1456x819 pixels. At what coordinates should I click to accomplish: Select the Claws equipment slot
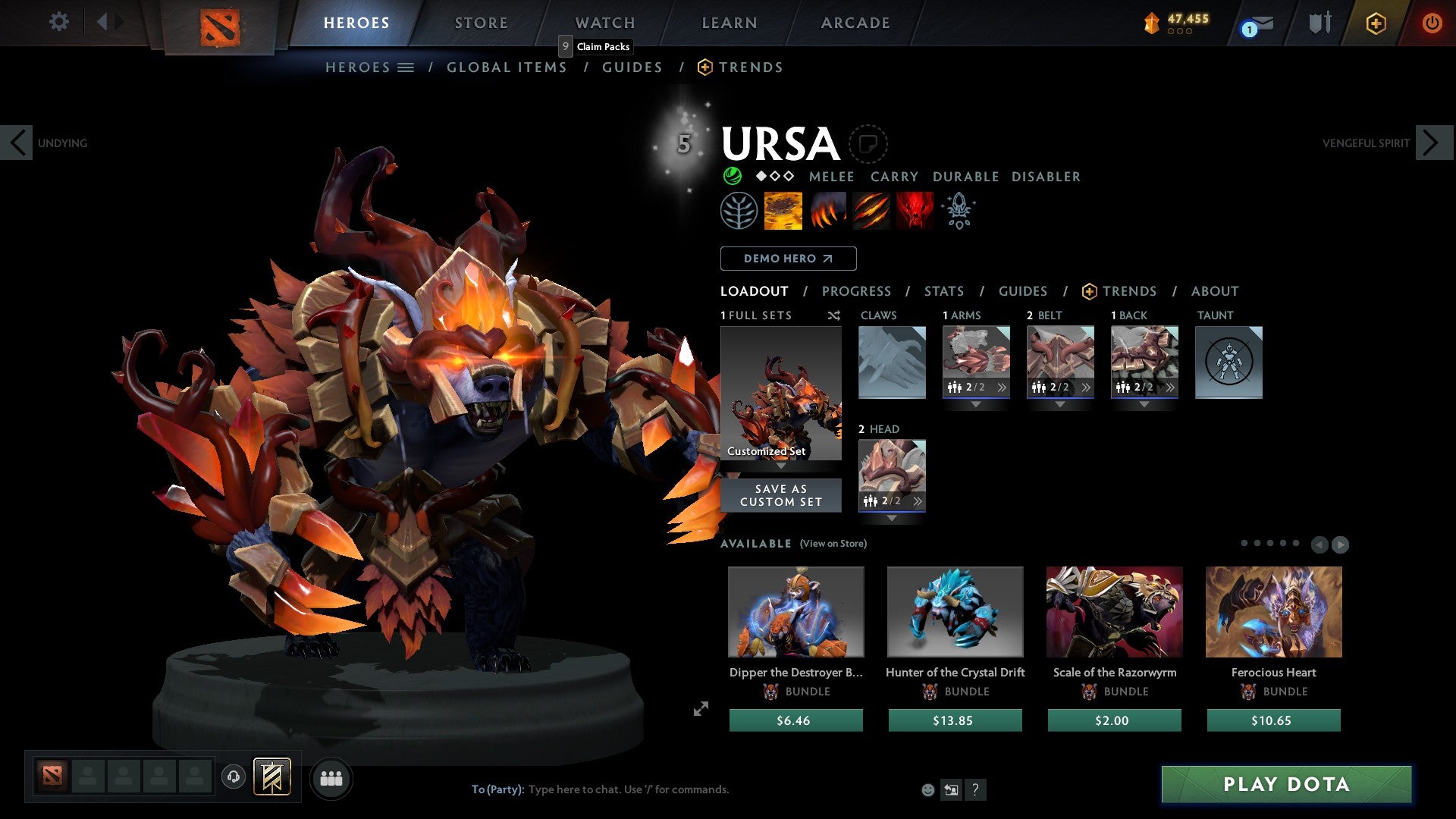click(x=892, y=362)
